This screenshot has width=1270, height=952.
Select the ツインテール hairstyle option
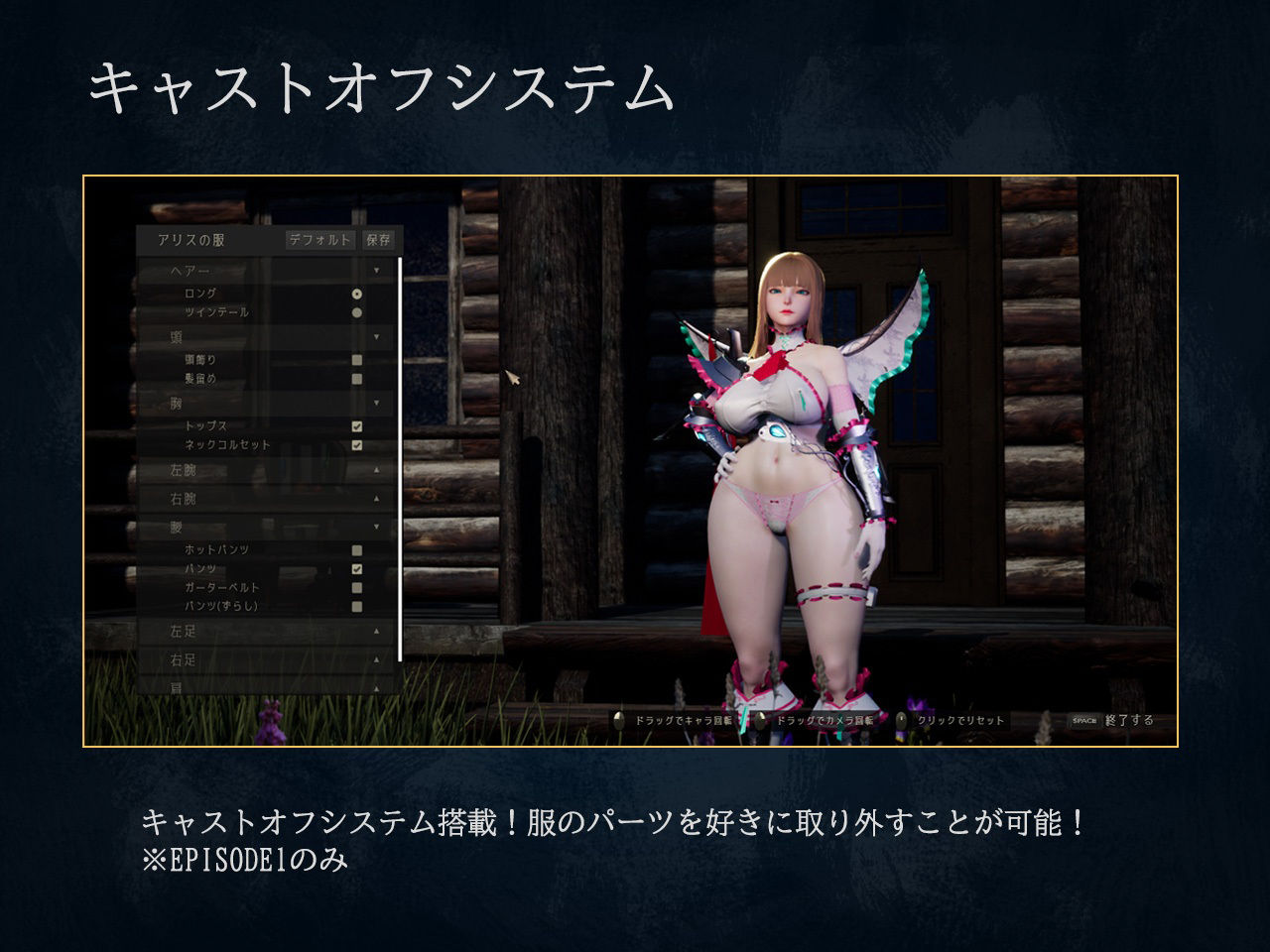[x=357, y=311]
